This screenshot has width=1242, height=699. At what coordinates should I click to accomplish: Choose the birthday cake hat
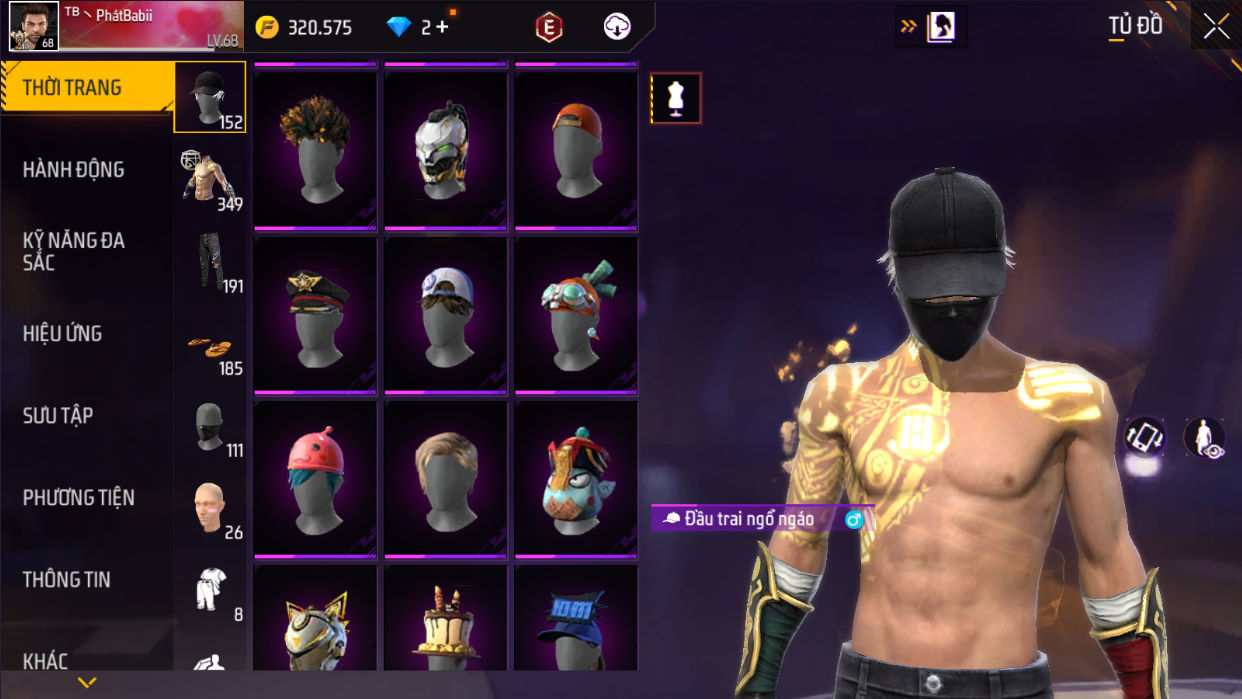[x=445, y=622]
